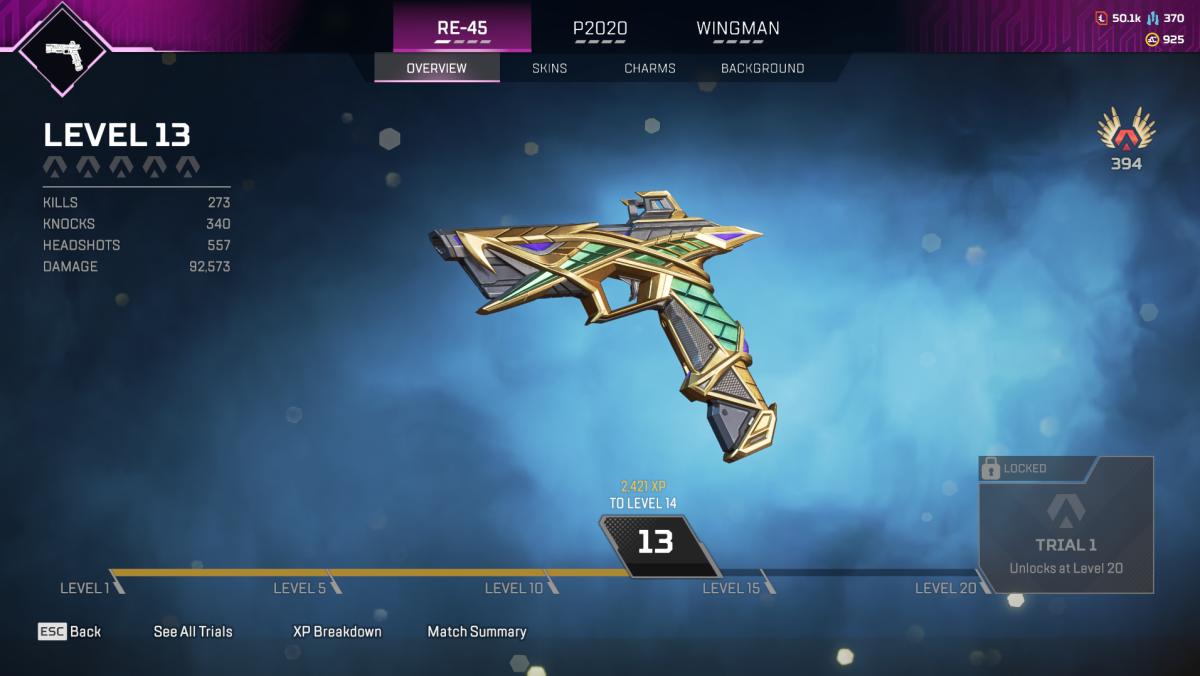Image resolution: width=1200 pixels, height=676 pixels.
Task: Switch to the Charms sub-tab
Action: [650, 68]
